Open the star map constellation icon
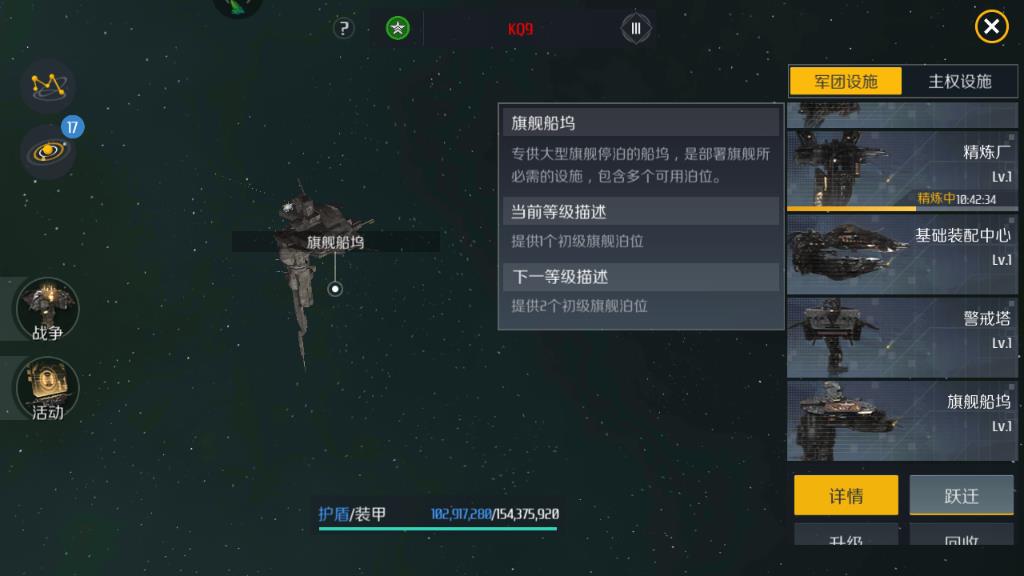The width and height of the screenshot is (1024, 576). coord(47,85)
